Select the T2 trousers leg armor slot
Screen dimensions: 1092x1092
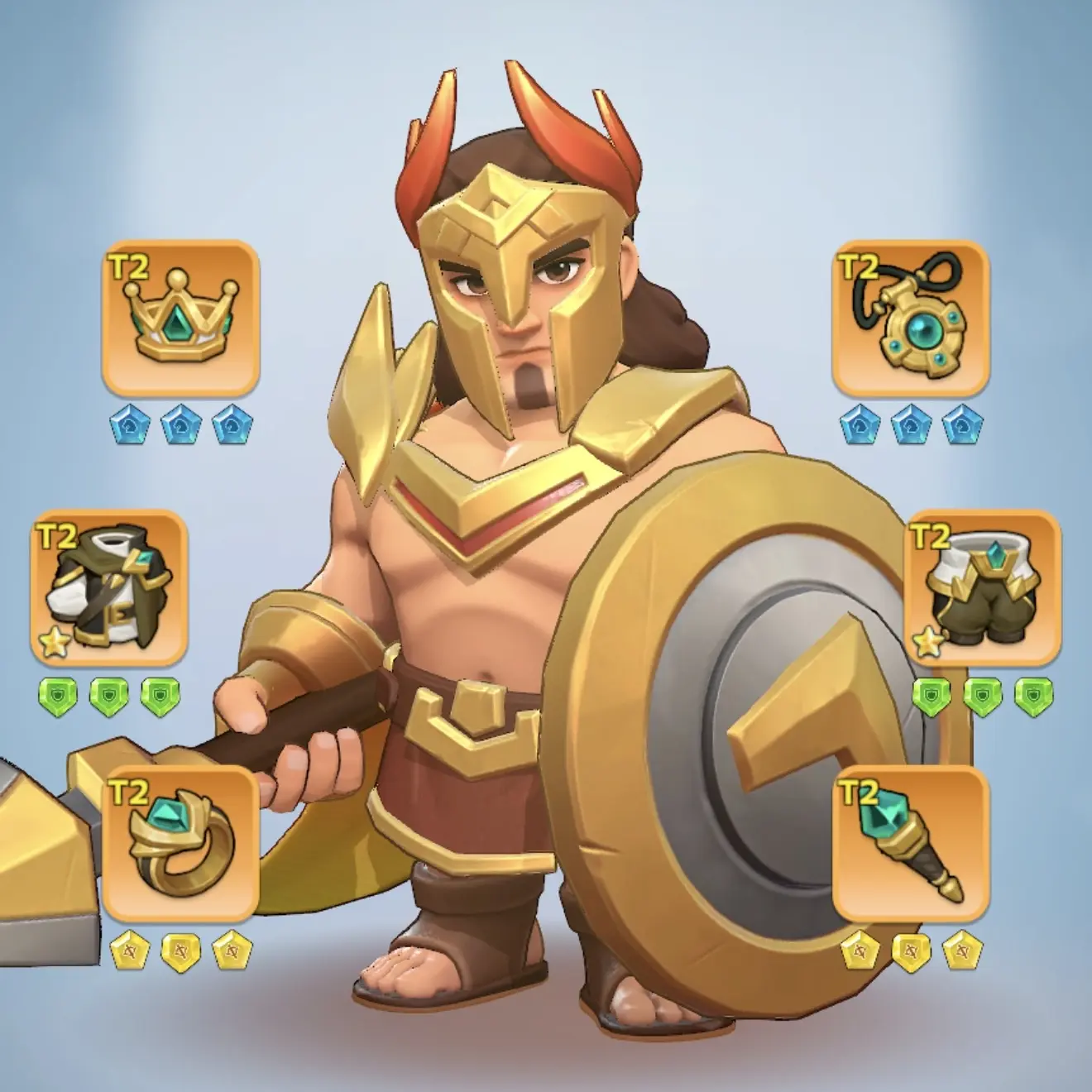[982, 588]
